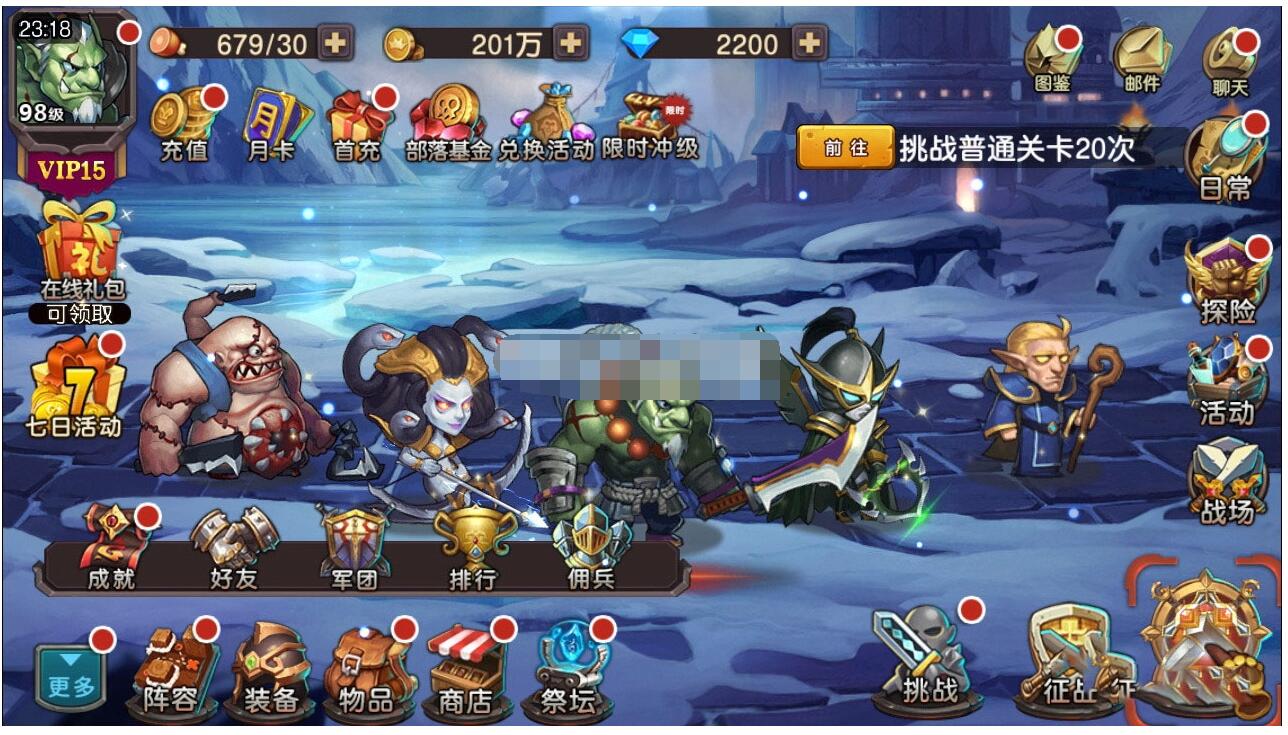The image size is (1288, 735).
Task: Toggle the 更多 more menu
Action: pyautogui.click(x=70, y=676)
